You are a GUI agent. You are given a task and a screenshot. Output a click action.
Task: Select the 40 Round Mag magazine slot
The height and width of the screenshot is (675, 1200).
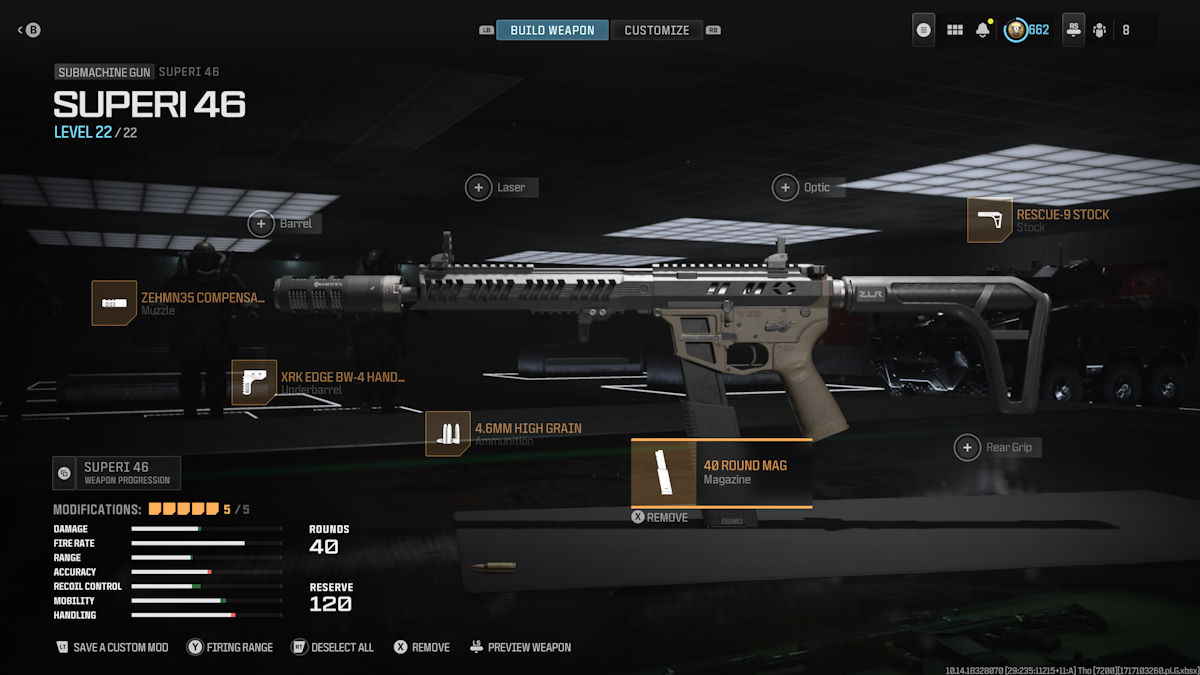tap(721, 473)
